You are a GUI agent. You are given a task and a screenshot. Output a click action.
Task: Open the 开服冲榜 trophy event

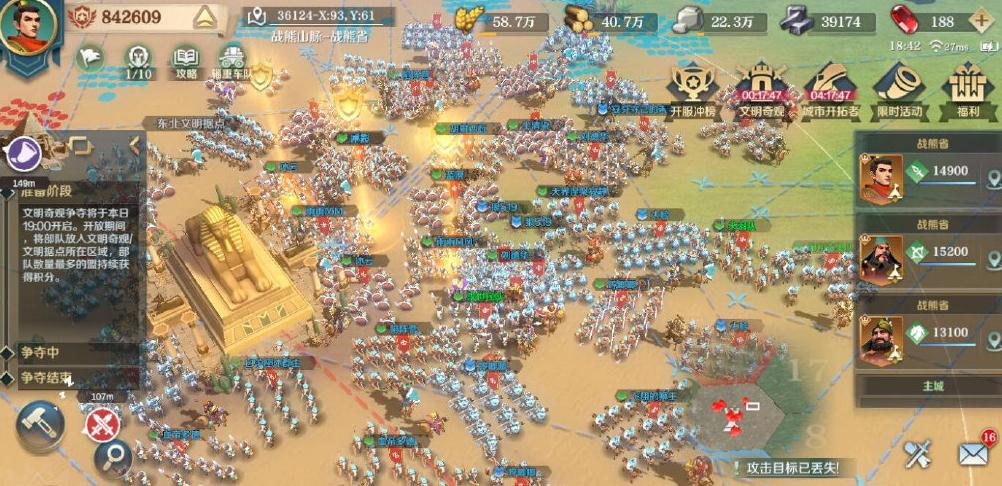click(695, 90)
